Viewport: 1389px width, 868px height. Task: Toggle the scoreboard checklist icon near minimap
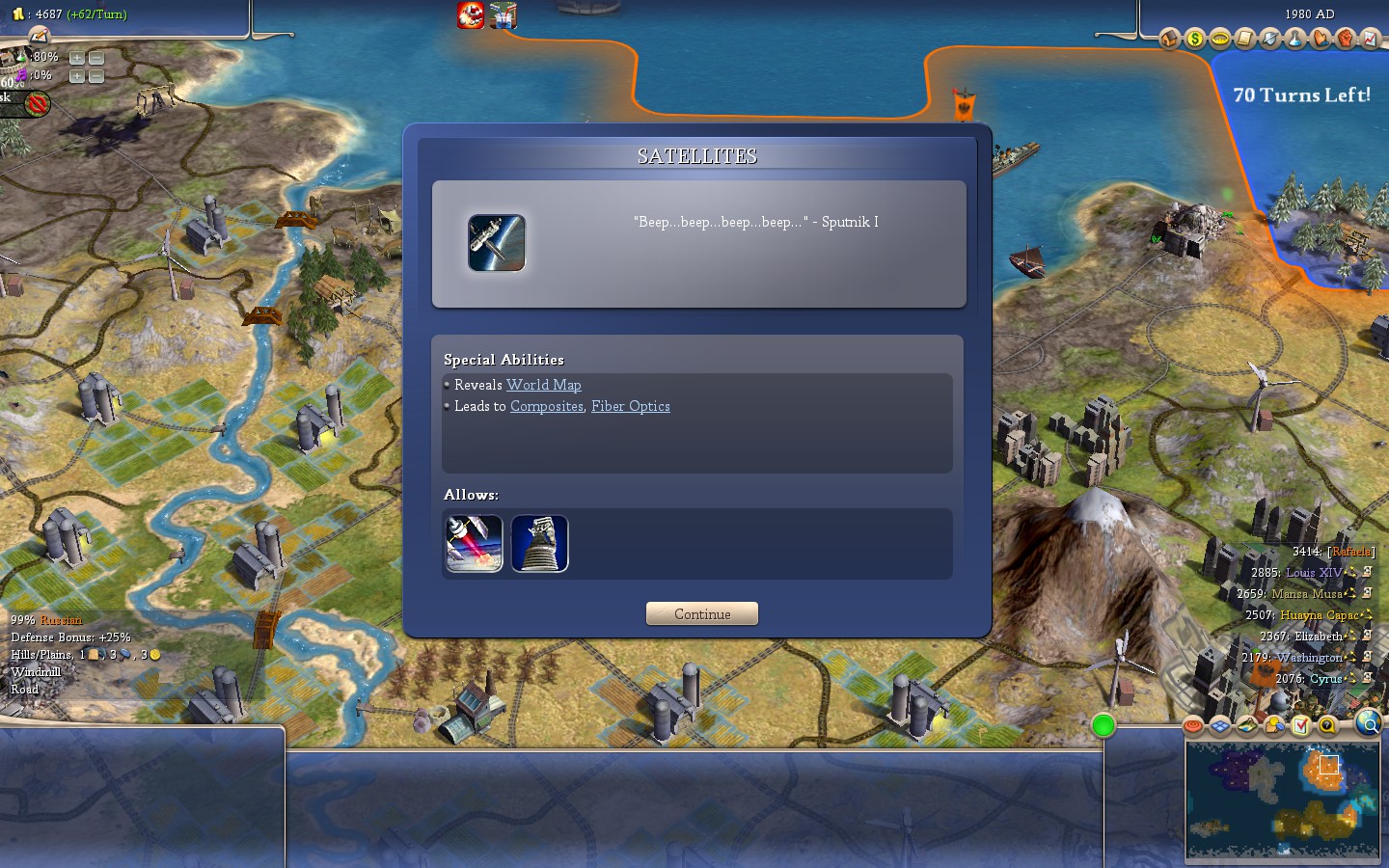[1301, 725]
